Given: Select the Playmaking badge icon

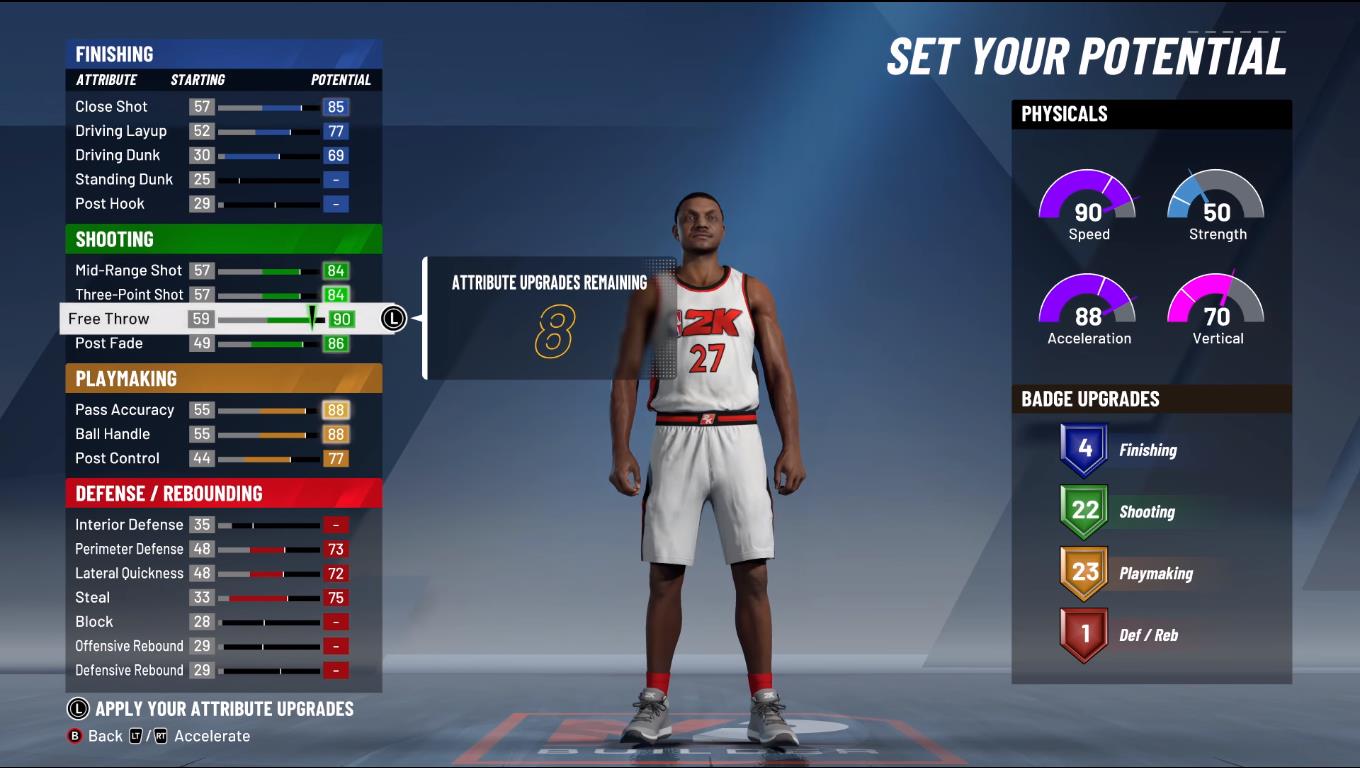Looking at the screenshot, I should pyautogui.click(x=1085, y=573).
